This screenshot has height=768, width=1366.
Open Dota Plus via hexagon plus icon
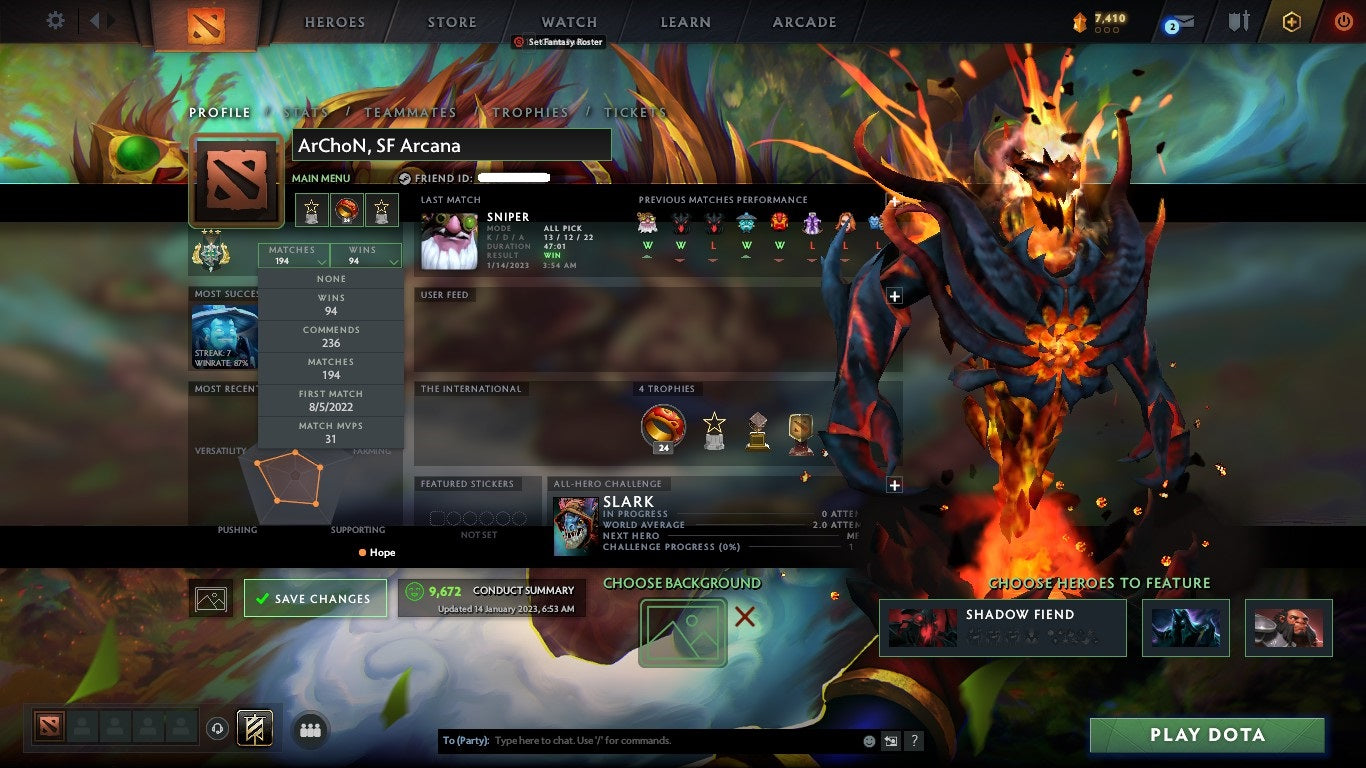click(x=1290, y=20)
